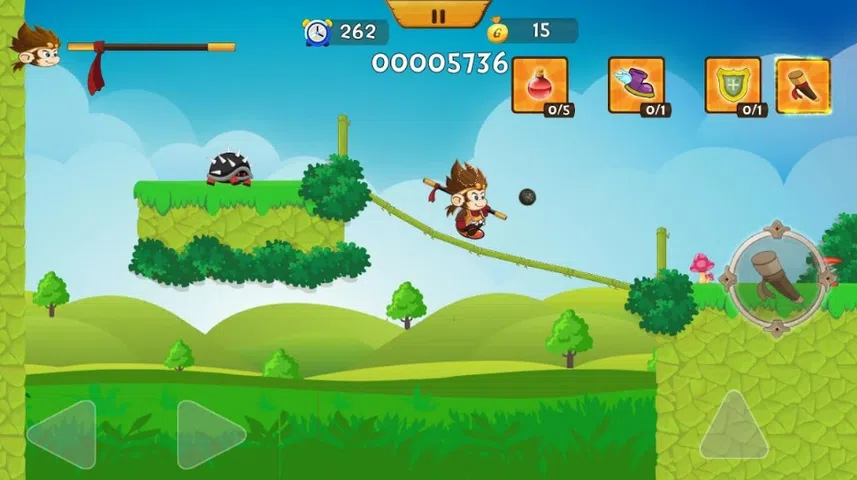The image size is (857, 480).
Task: Tap the triangle jump button
Action: (x=736, y=427)
